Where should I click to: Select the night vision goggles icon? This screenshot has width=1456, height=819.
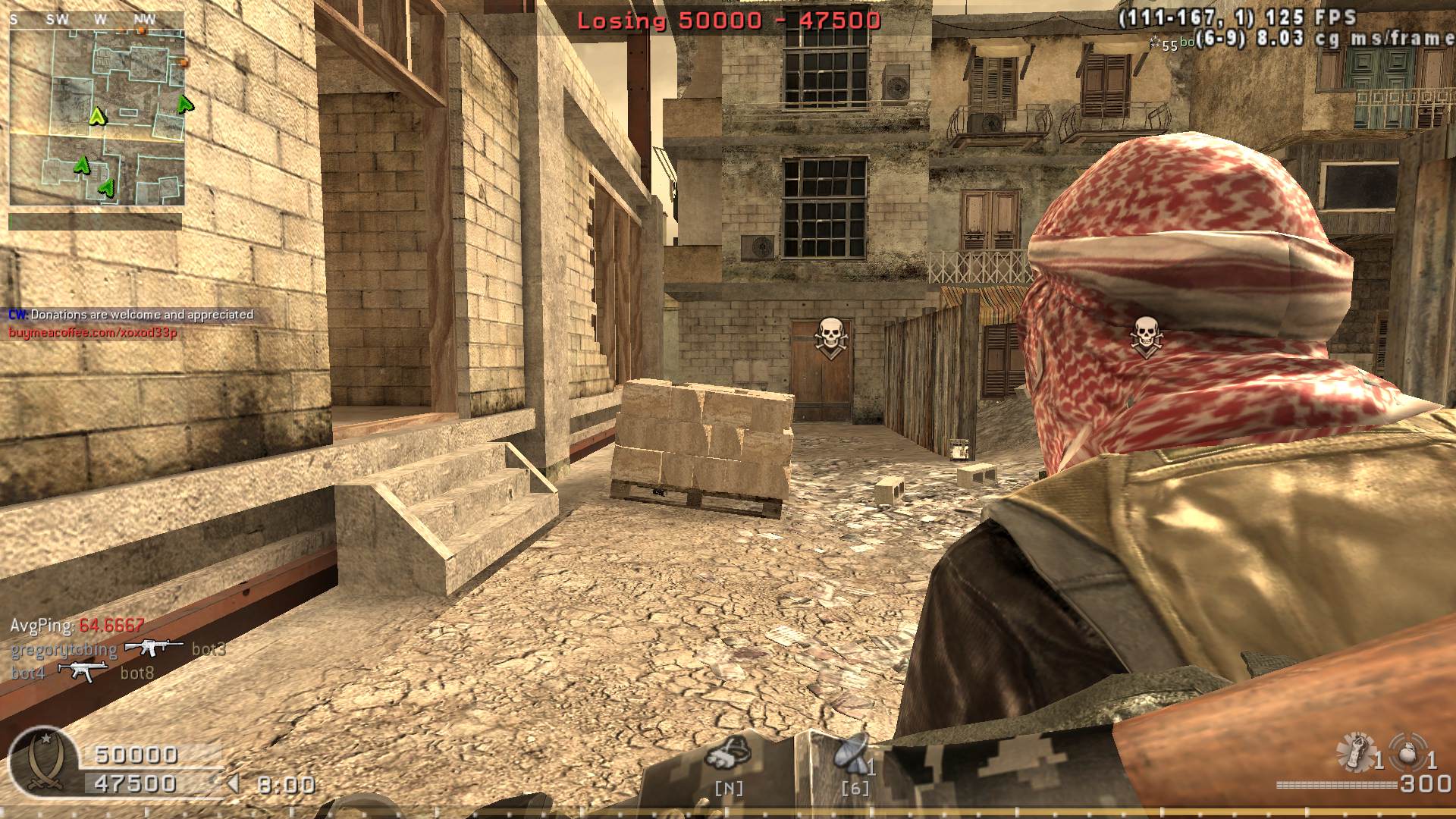point(729,754)
